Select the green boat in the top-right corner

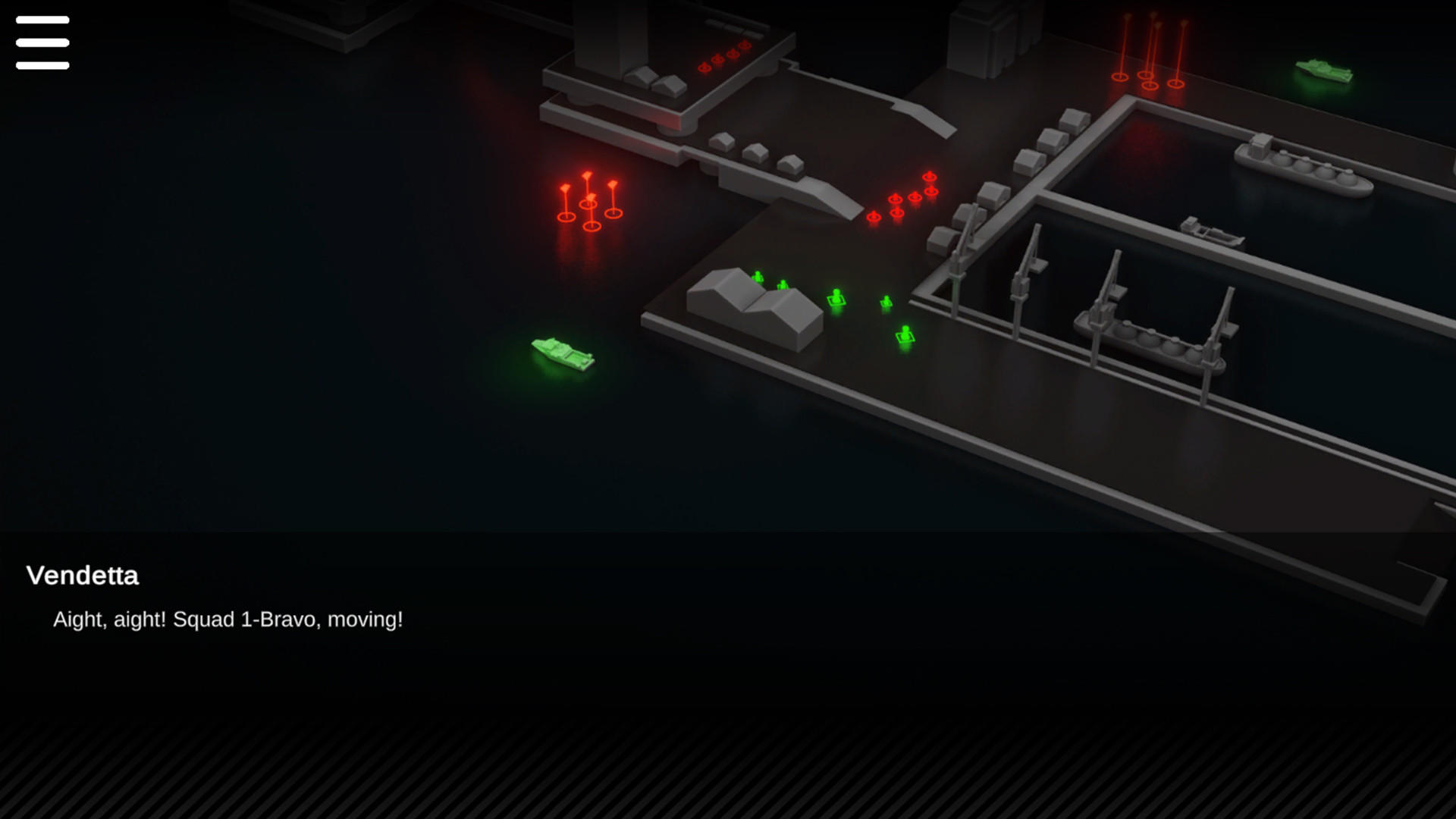pos(1323,72)
